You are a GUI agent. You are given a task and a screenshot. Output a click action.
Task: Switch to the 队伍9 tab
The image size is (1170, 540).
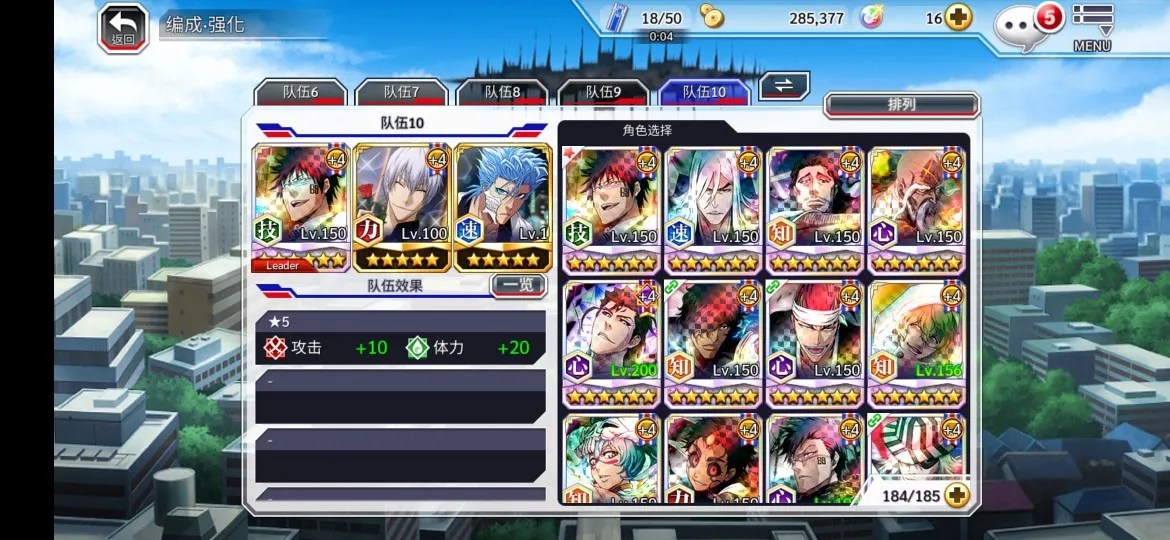pyautogui.click(x=603, y=92)
